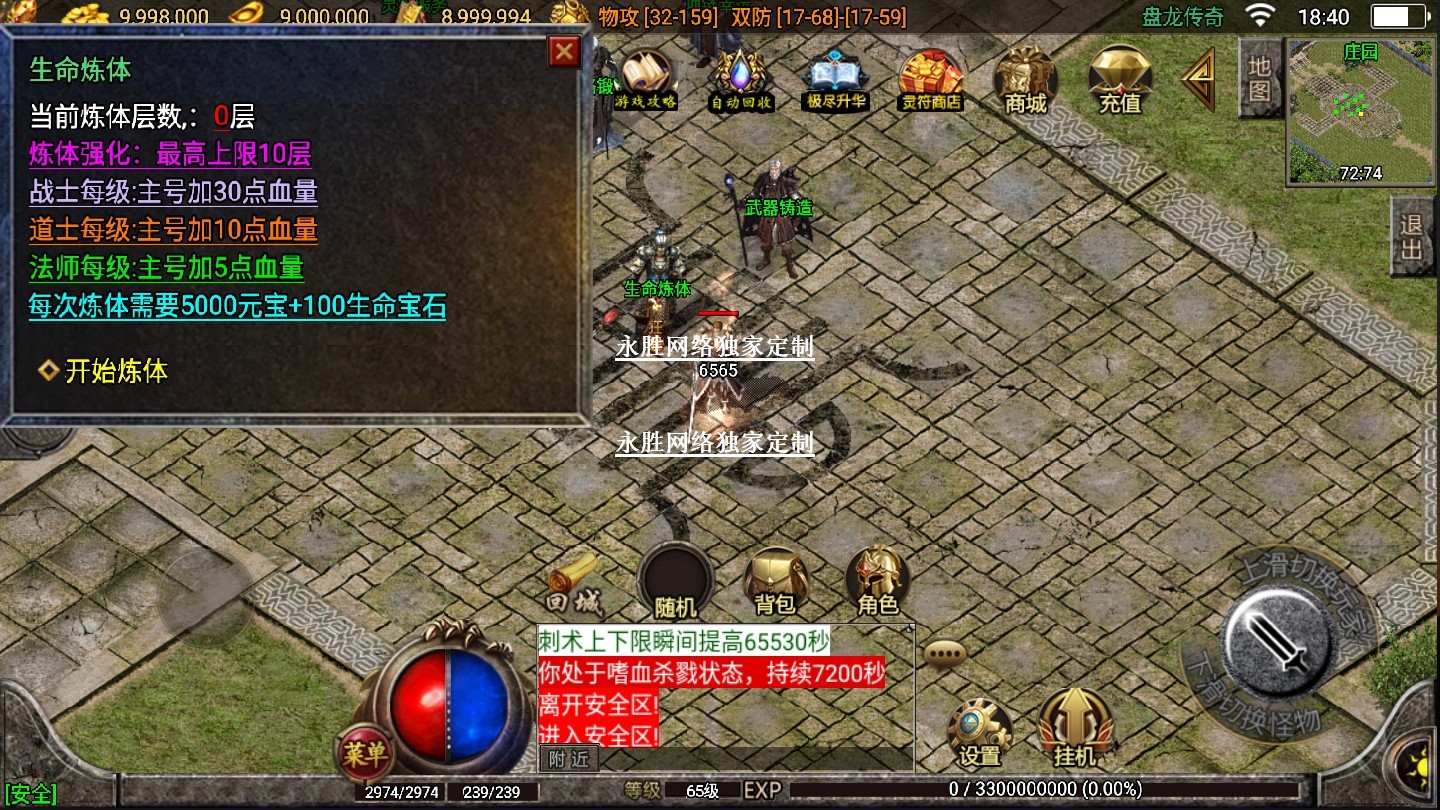Use the 回城 return-to-town scroll
This screenshot has height=810, width=1440.
573,584
